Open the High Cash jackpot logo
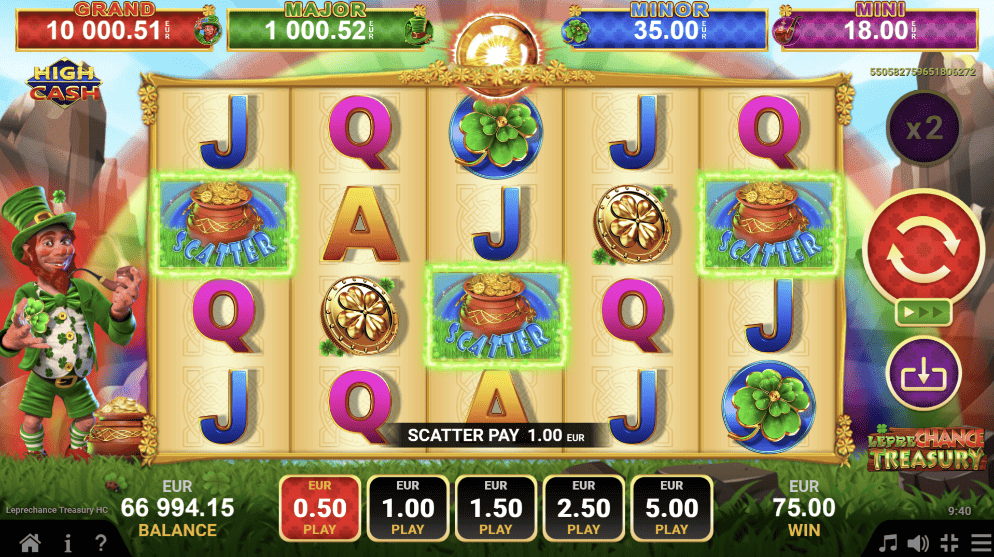Image resolution: width=994 pixels, height=557 pixels. pos(66,83)
